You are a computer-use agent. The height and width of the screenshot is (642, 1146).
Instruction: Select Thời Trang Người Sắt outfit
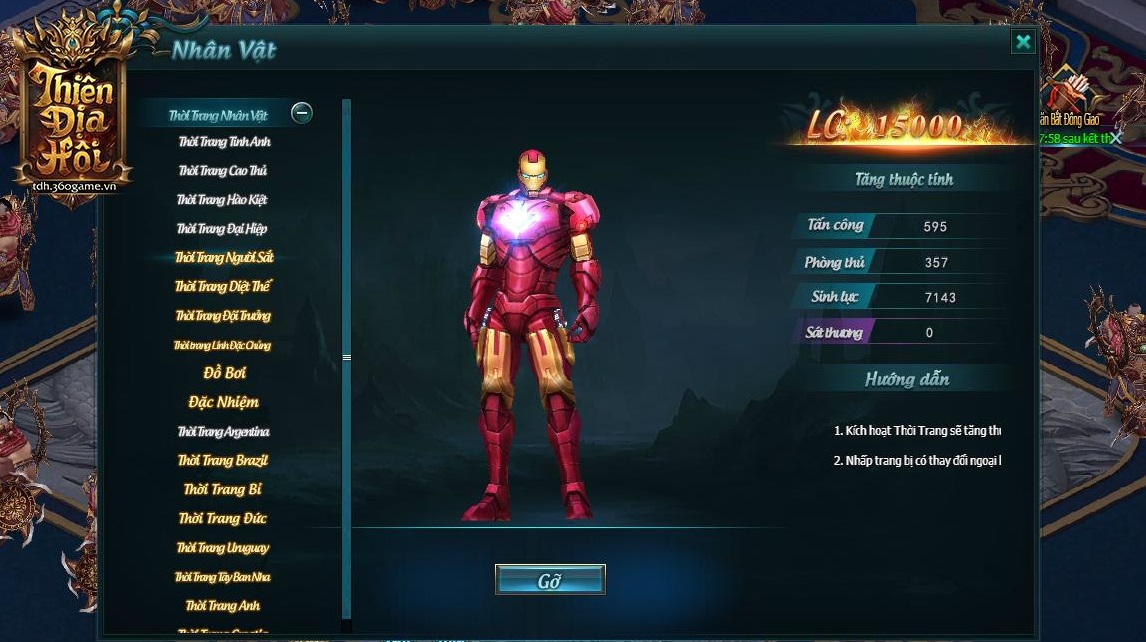[x=223, y=258]
